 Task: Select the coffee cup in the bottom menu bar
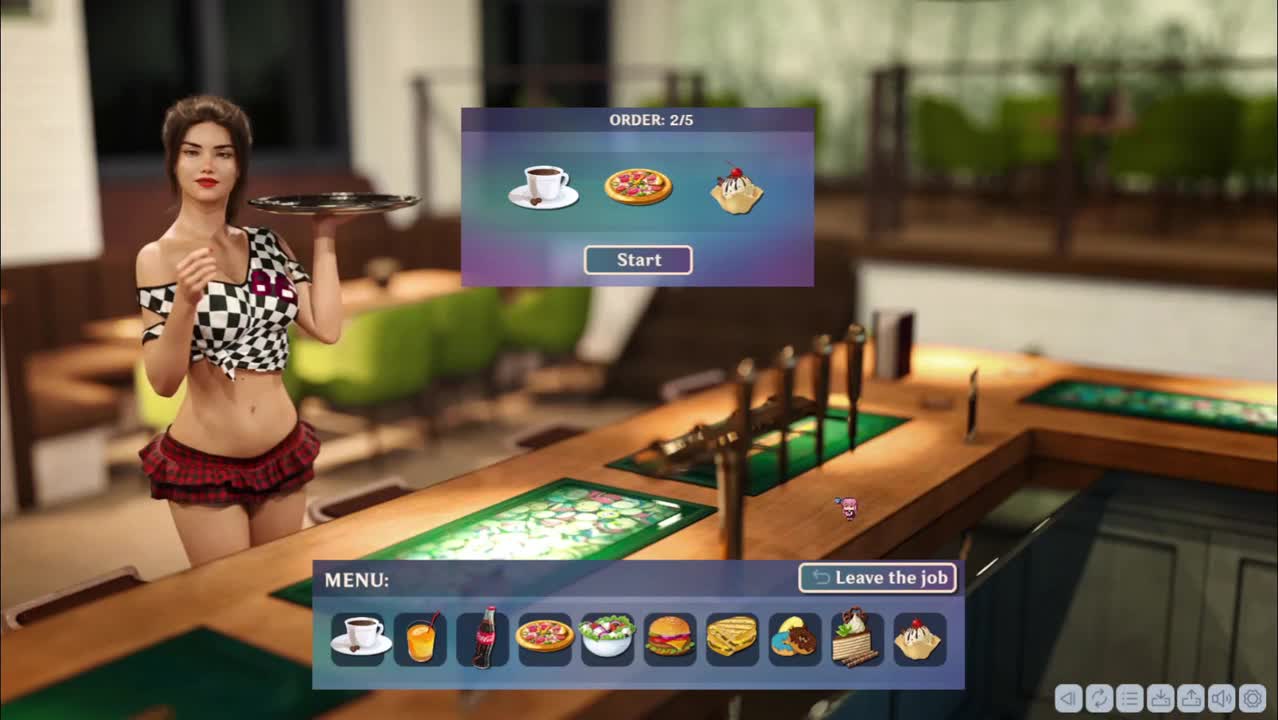click(359, 637)
